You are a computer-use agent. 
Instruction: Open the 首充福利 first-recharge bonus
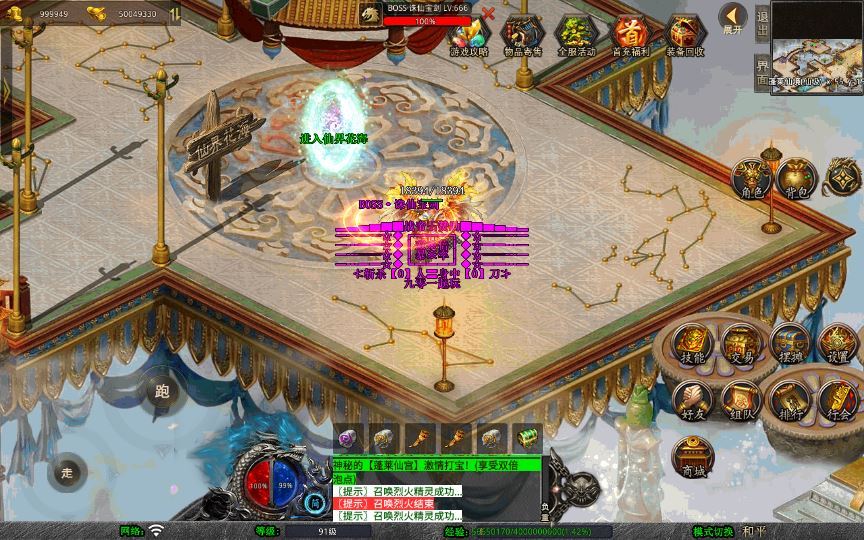[629, 35]
